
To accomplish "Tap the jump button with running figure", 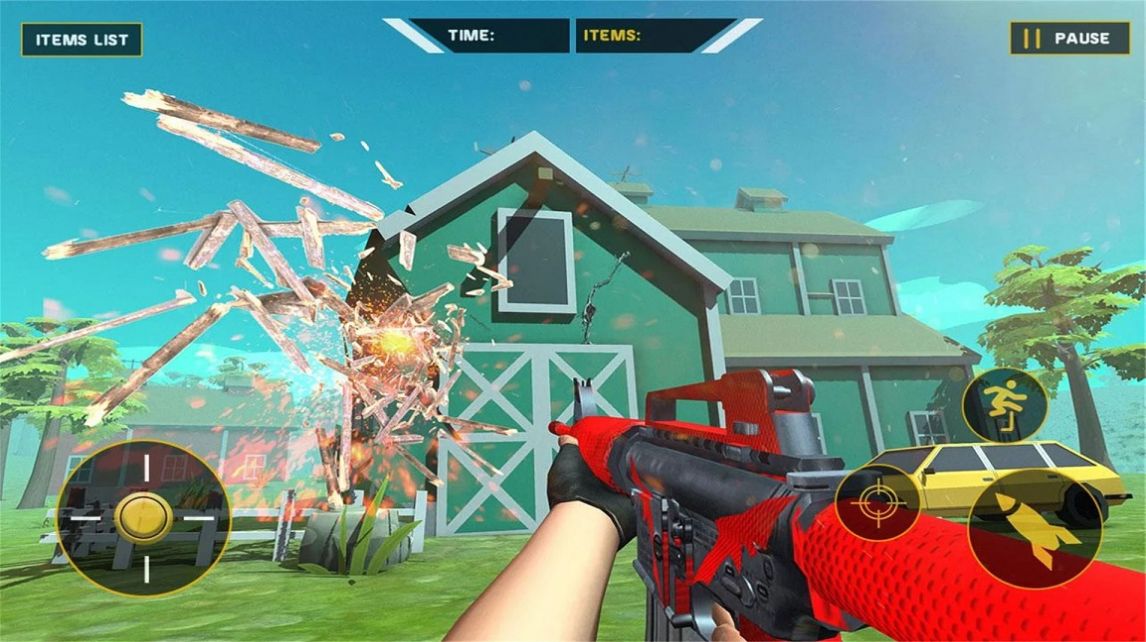I will [x=1004, y=405].
